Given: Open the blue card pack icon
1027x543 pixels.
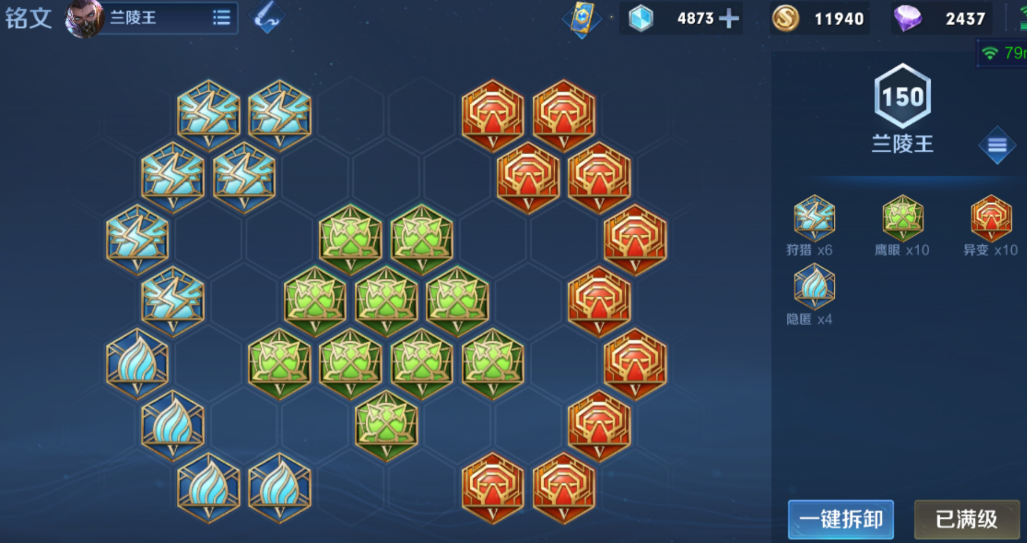Looking at the screenshot, I should point(579,19).
